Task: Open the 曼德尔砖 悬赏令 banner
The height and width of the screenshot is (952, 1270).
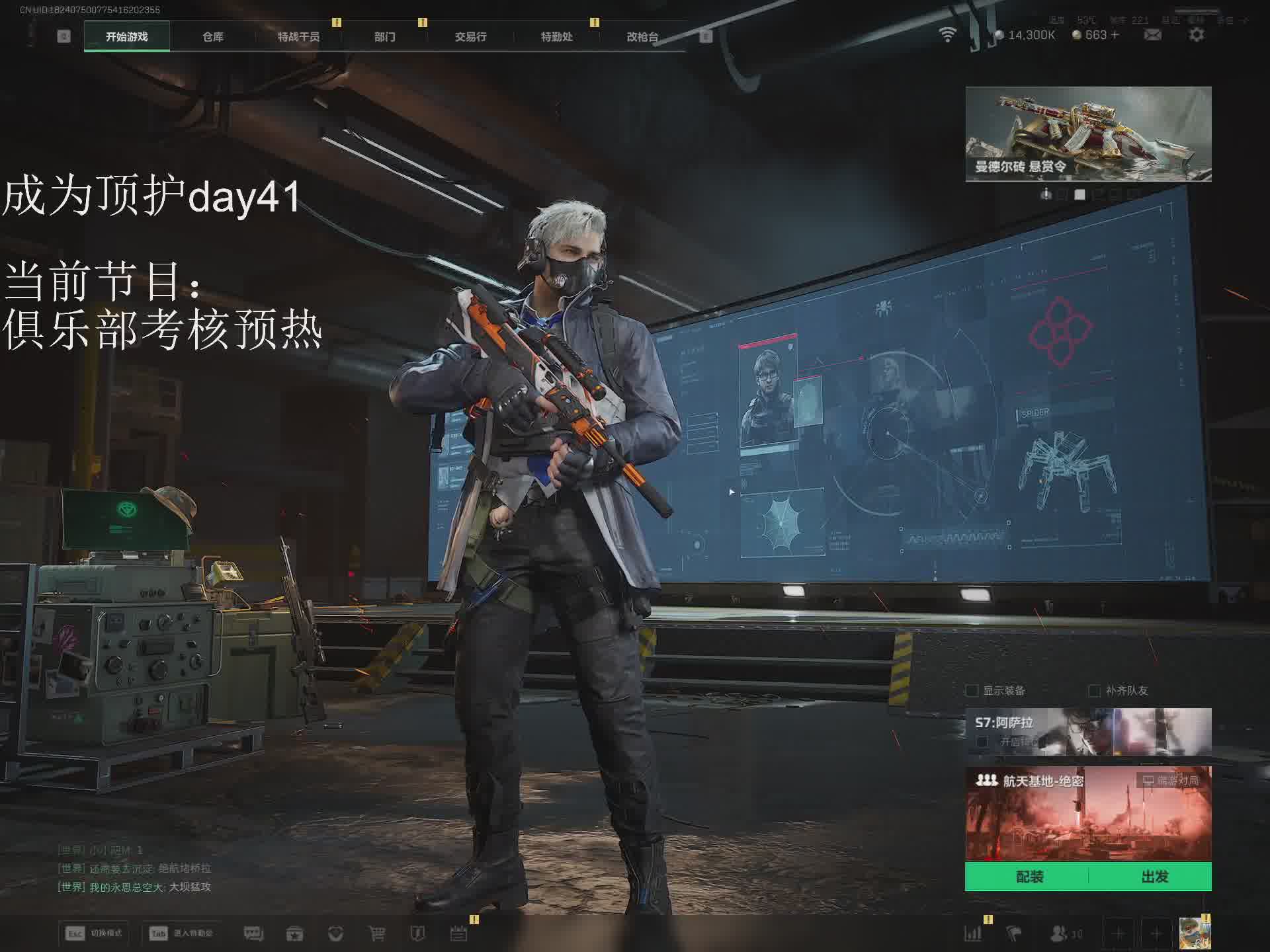Action: pos(1088,134)
